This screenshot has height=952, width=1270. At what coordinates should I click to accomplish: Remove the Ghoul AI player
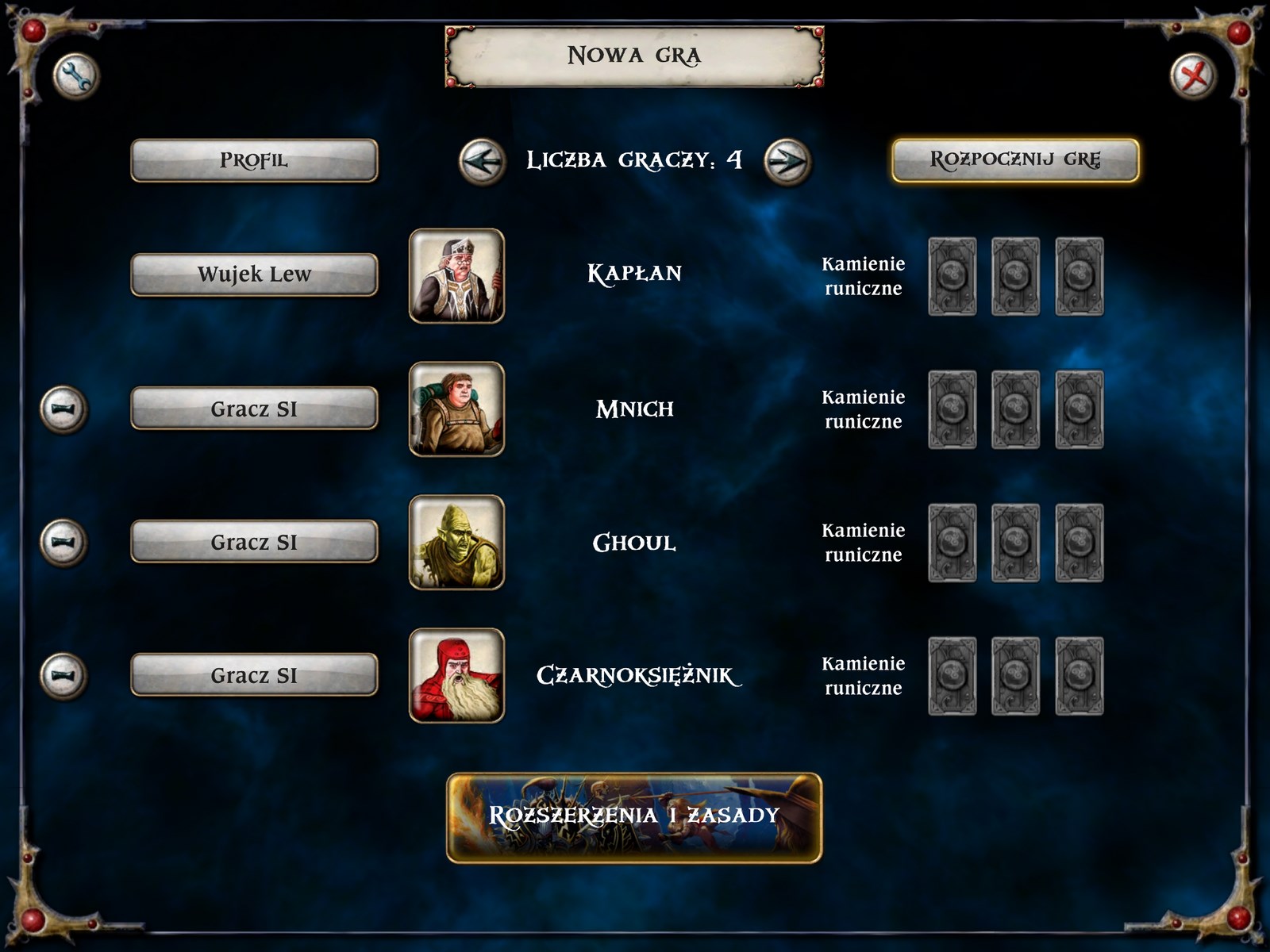(63, 543)
